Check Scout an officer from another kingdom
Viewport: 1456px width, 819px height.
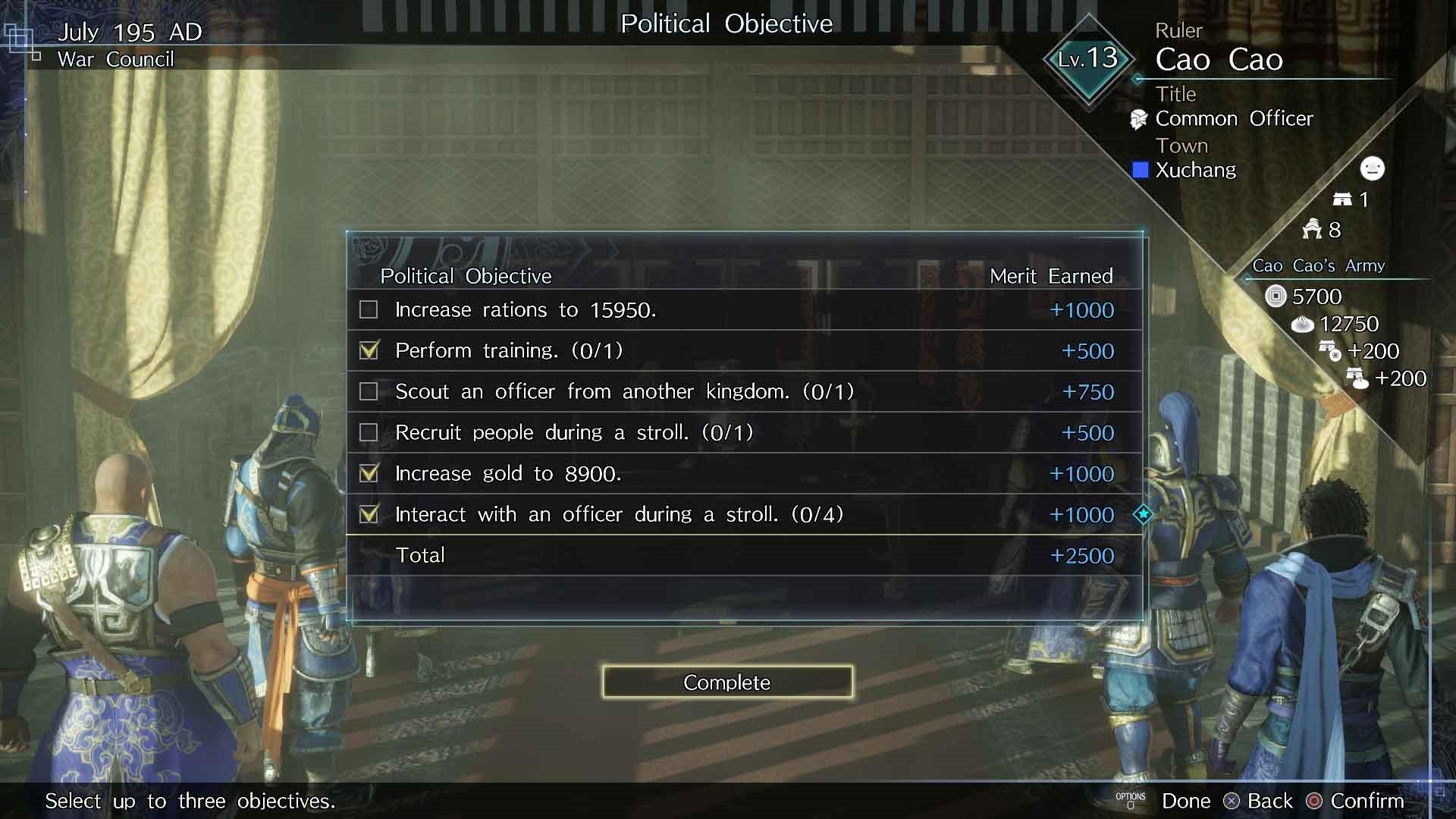(369, 391)
